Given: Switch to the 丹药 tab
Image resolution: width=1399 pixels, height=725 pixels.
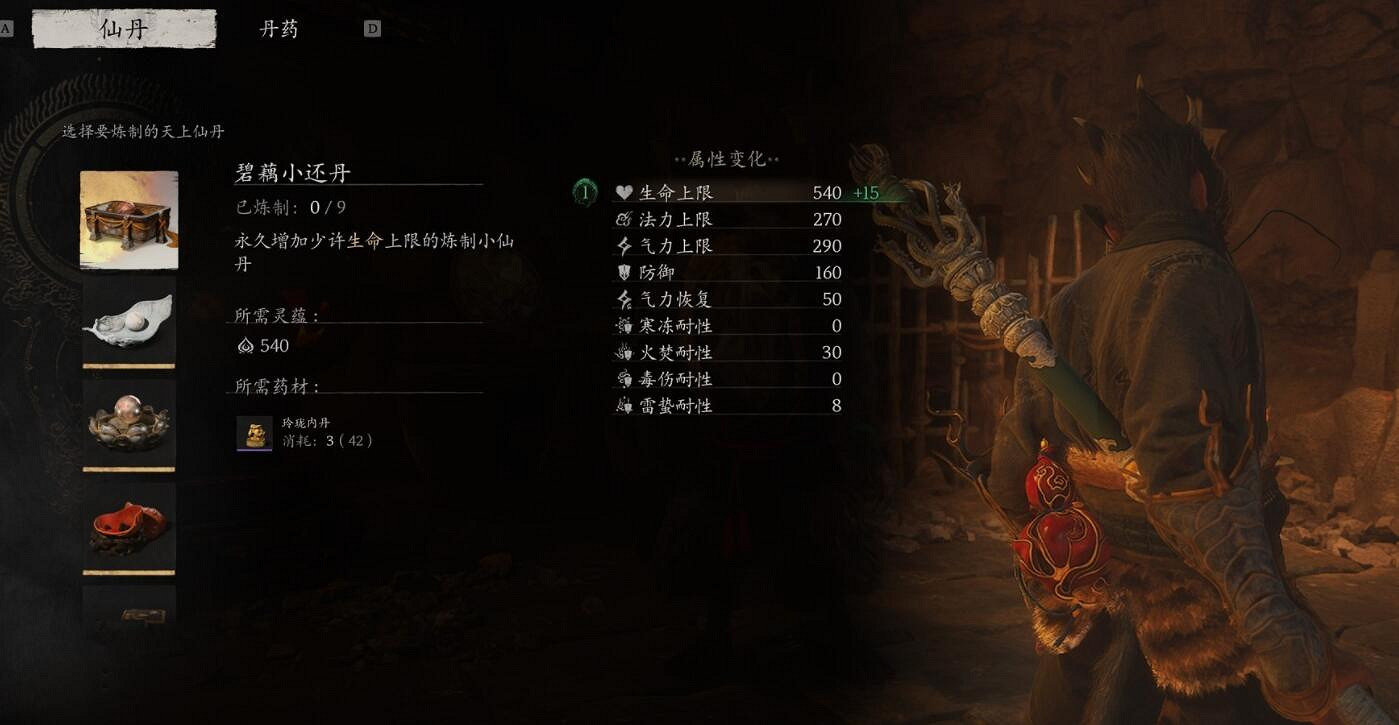Looking at the screenshot, I should coord(280,29).
